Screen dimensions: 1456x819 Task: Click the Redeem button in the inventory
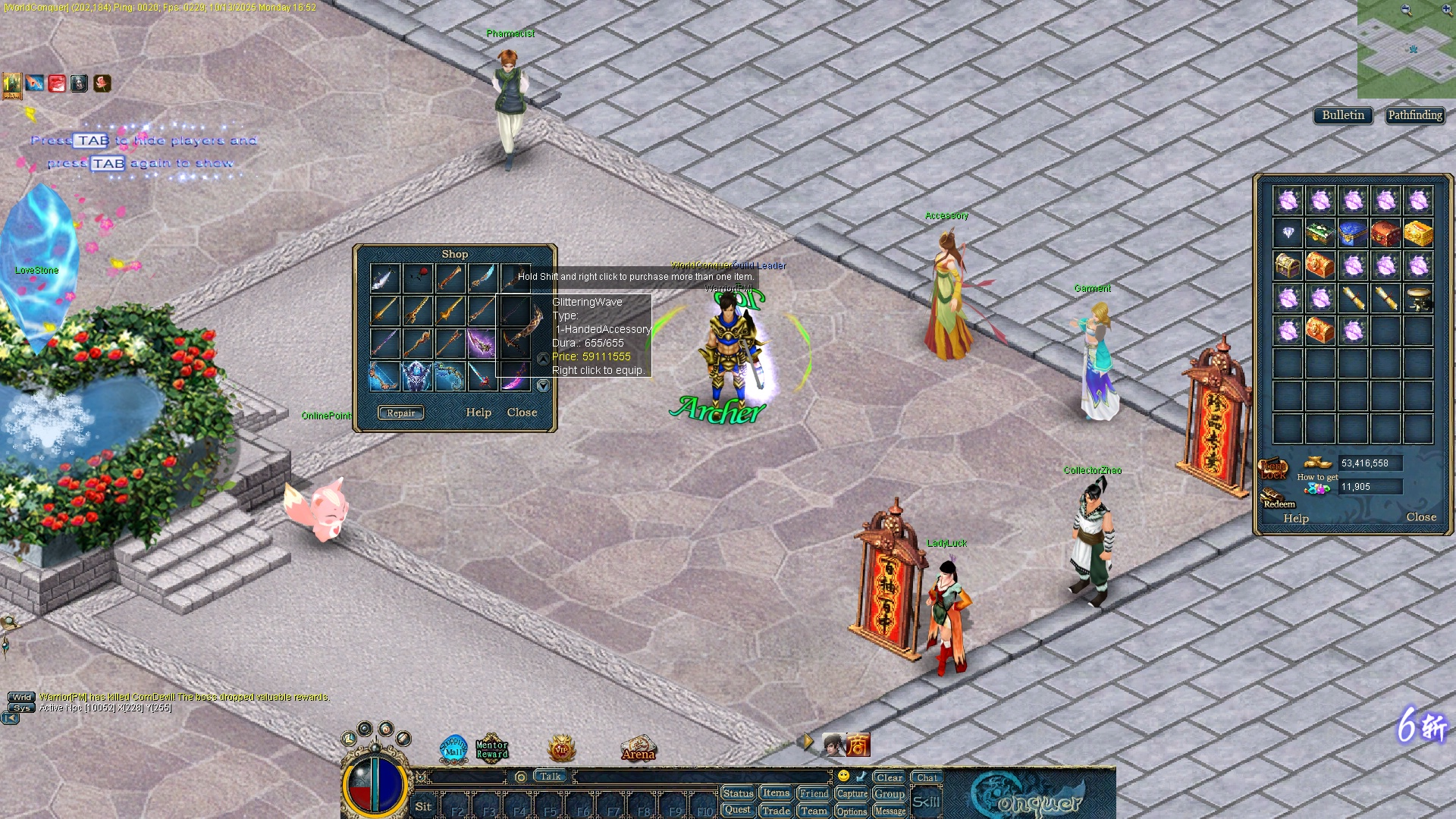pyautogui.click(x=1278, y=500)
